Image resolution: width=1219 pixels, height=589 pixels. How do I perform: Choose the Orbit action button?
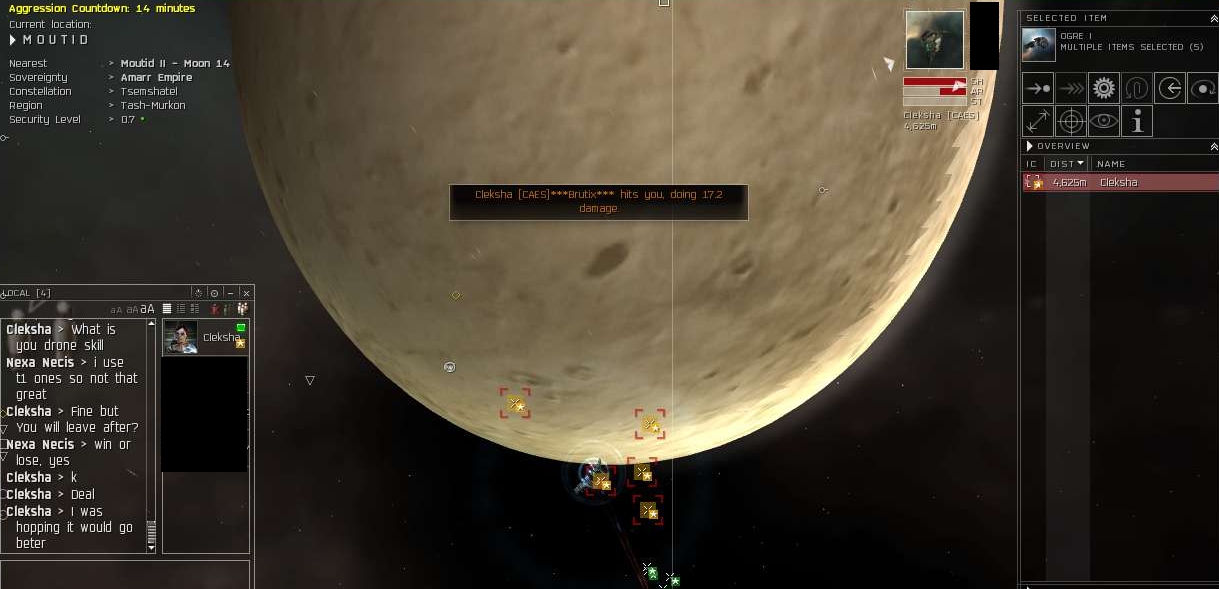tap(1203, 88)
